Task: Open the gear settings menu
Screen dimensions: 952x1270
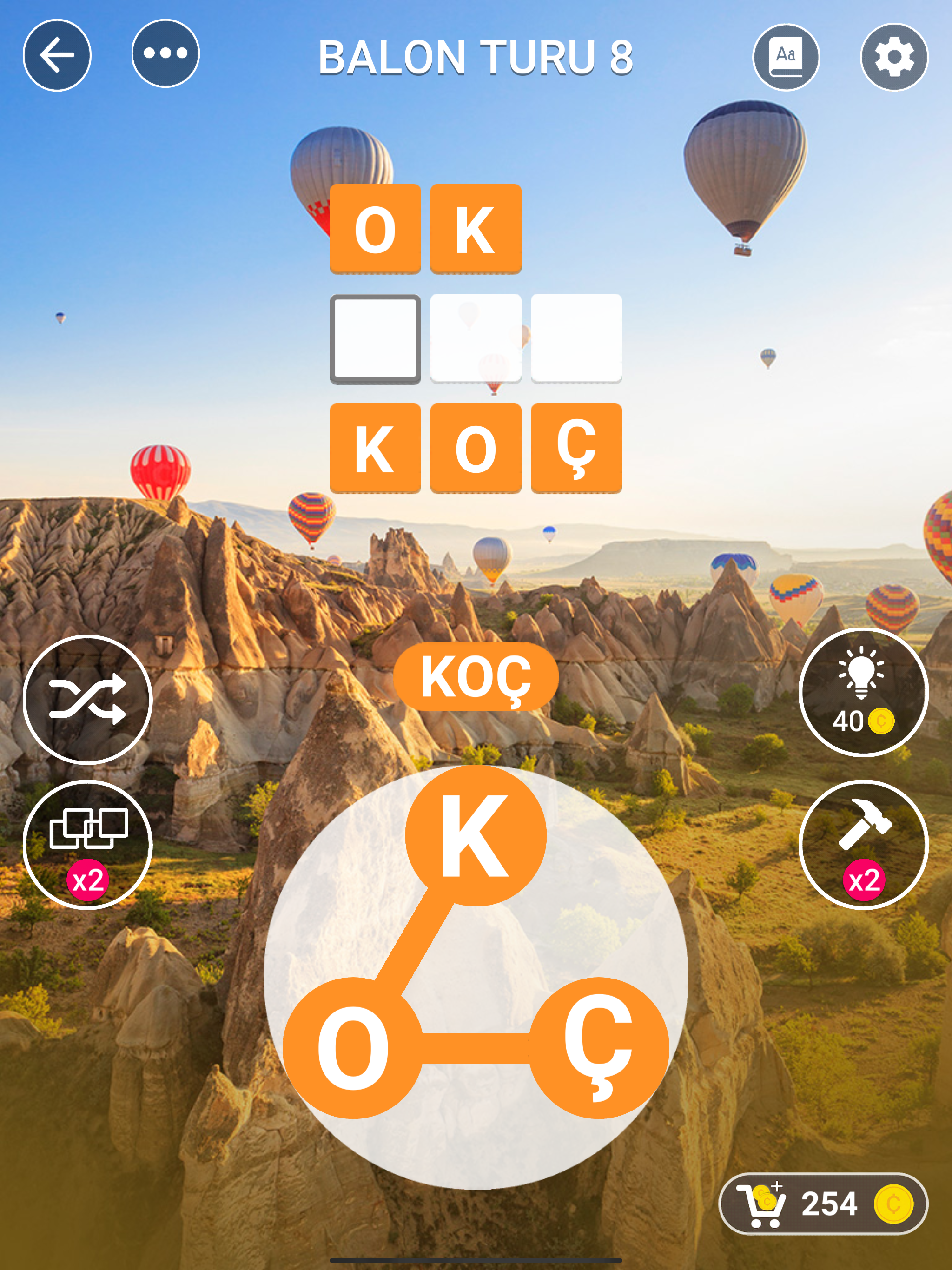Action: point(893,57)
